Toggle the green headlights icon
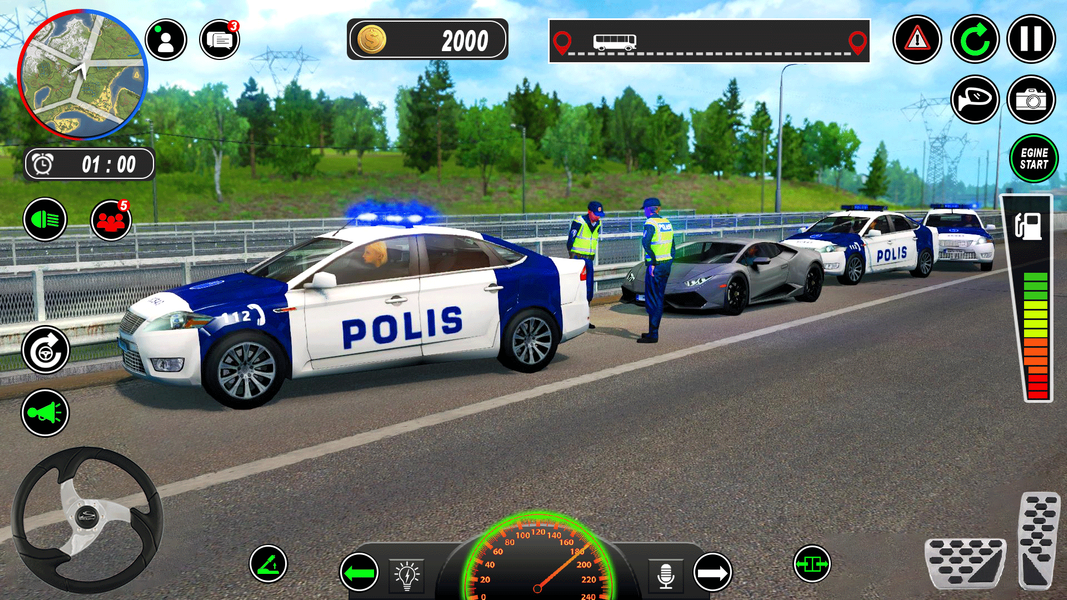 45,219
